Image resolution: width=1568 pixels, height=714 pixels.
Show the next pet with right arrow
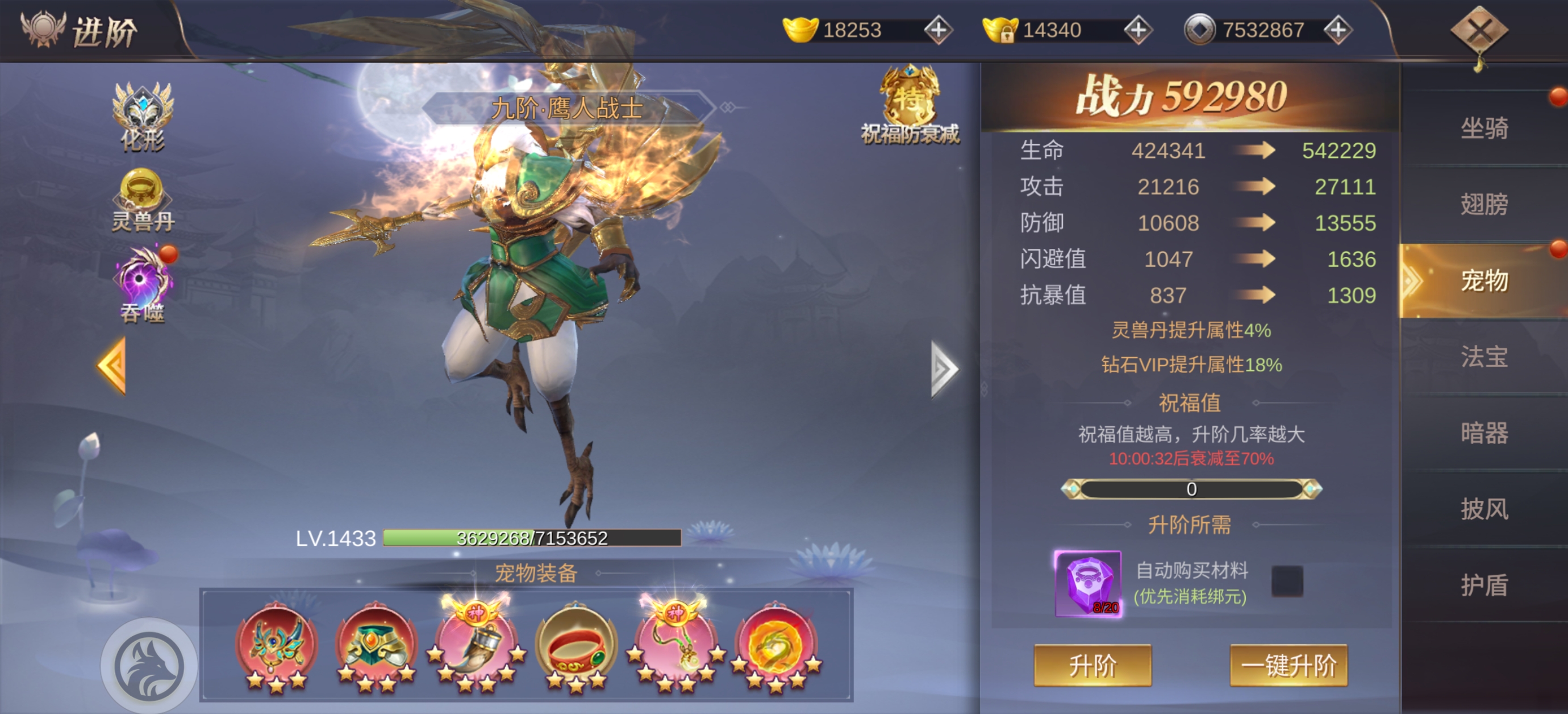(x=944, y=368)
